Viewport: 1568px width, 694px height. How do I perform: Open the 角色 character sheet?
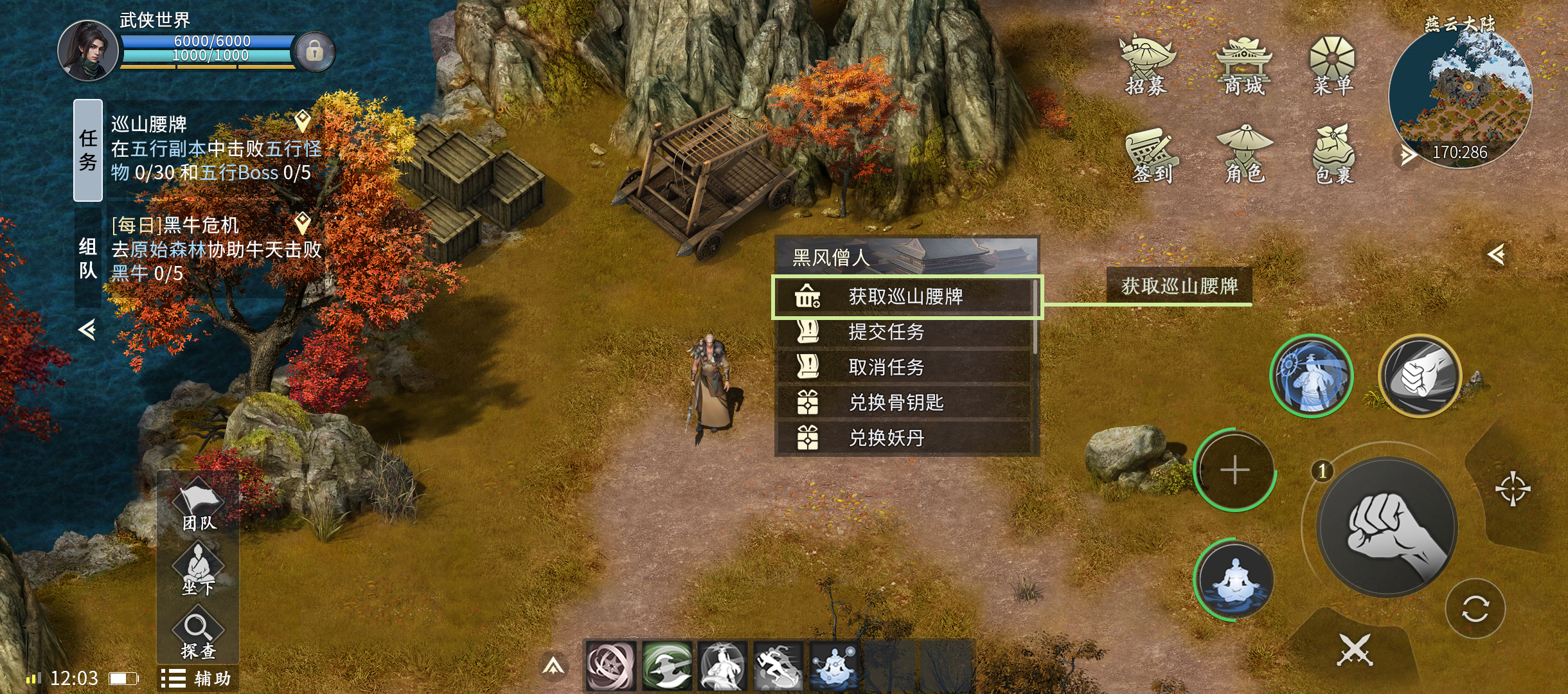coord(1244,156)
